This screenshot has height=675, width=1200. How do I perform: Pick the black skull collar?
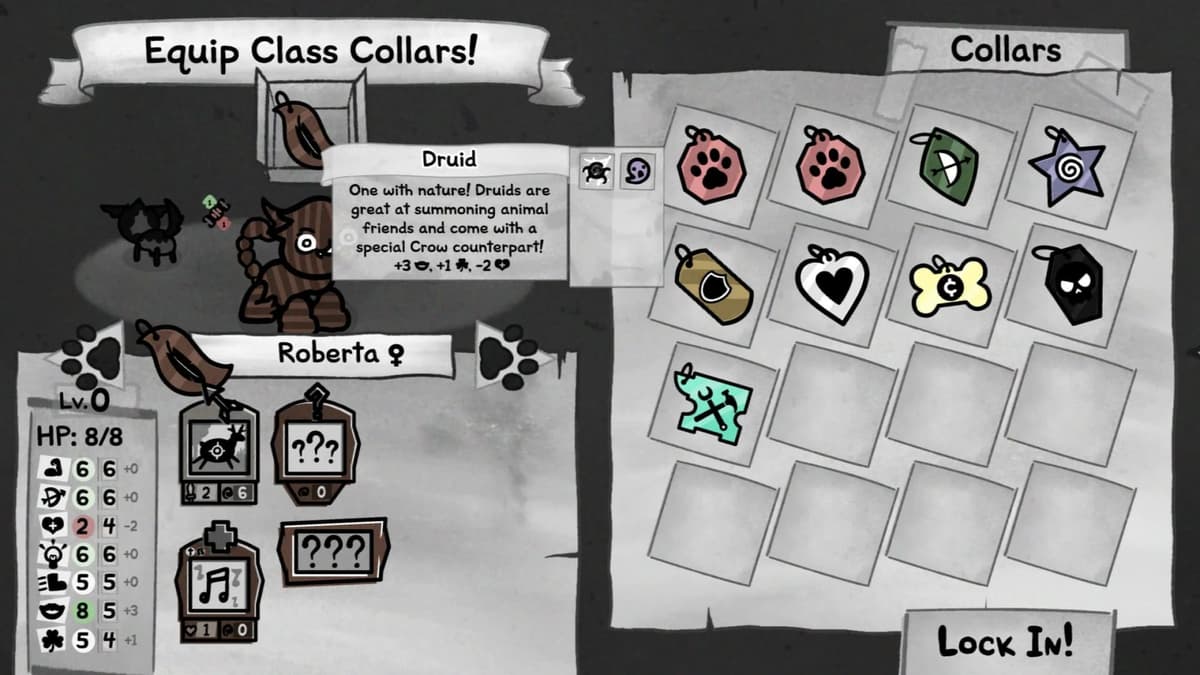pos(1069,283)
